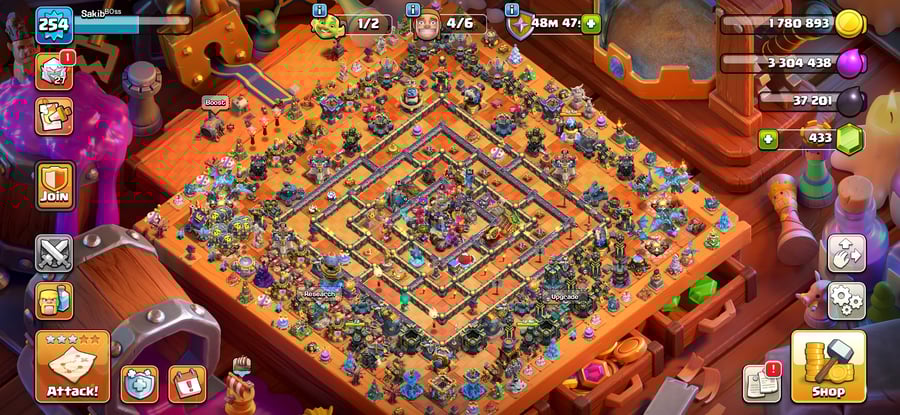Select the Research label on the laboratory

click(x=316, y=295)
